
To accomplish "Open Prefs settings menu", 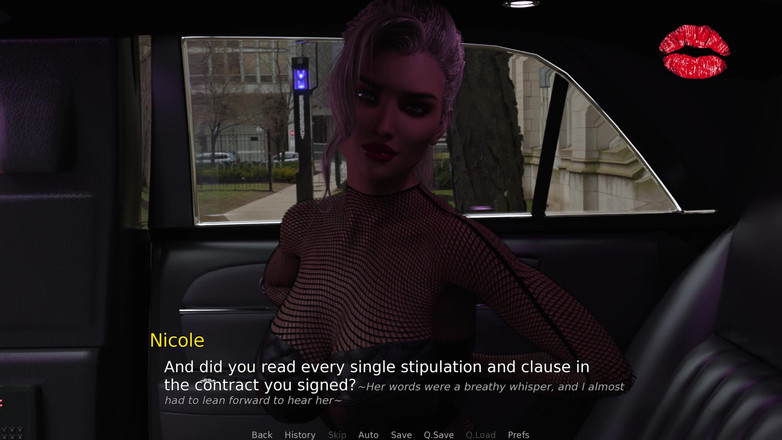I will pyautogui.click(x=518, y=435).
